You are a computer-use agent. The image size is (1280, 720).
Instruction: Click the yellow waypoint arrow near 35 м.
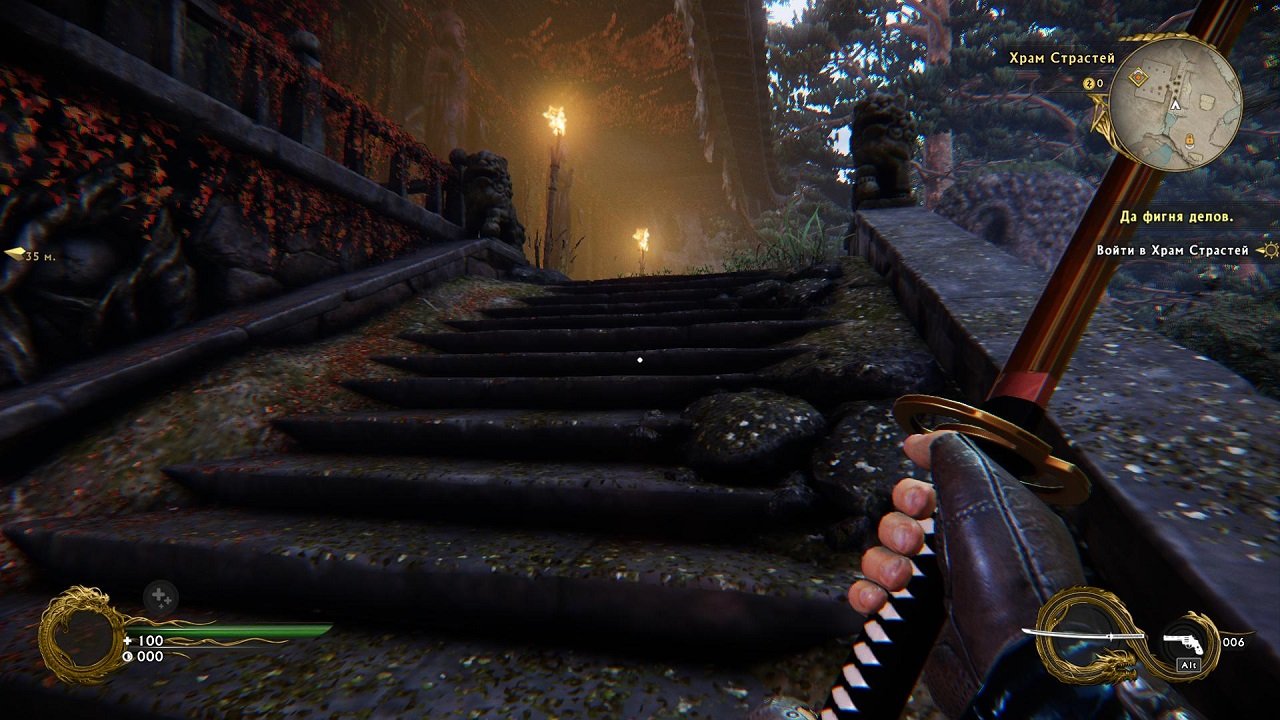14,255
